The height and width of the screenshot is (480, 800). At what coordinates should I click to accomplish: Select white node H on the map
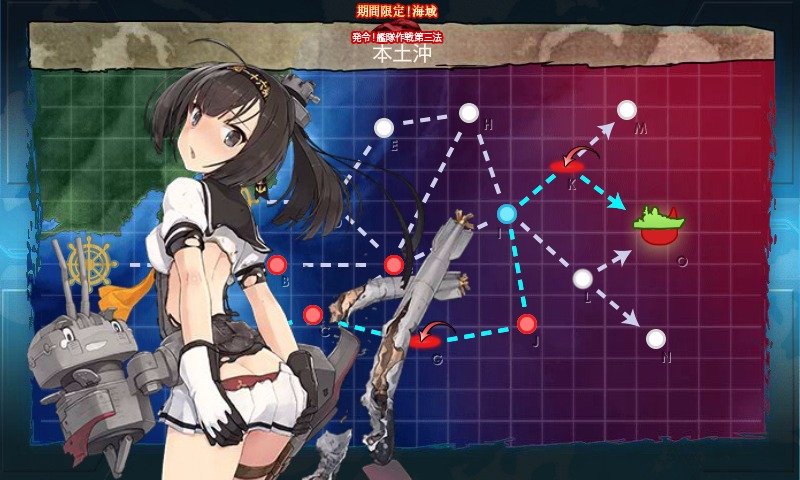[x=468, y=113]
